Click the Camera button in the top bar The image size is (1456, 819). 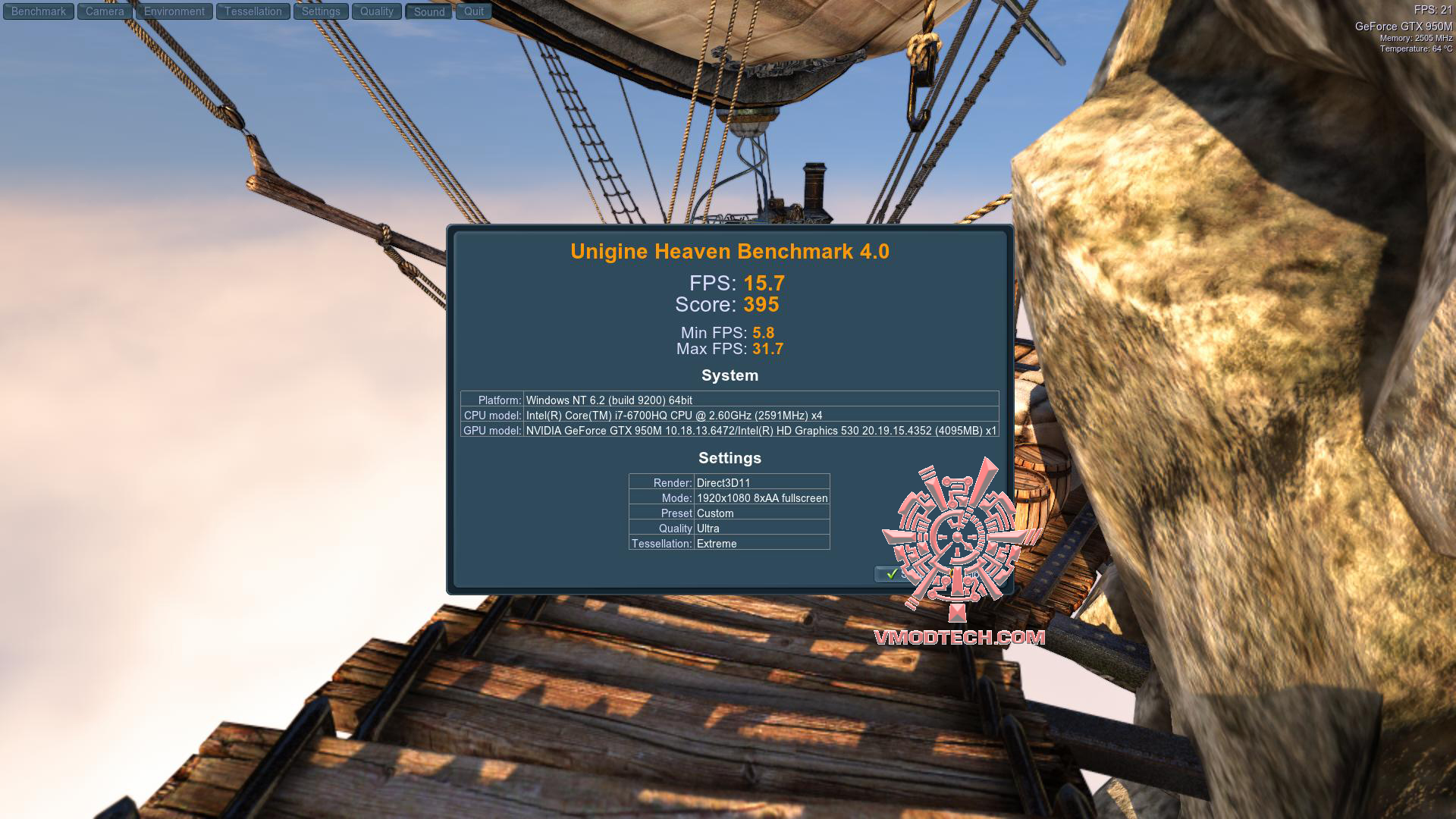[105, 11]
